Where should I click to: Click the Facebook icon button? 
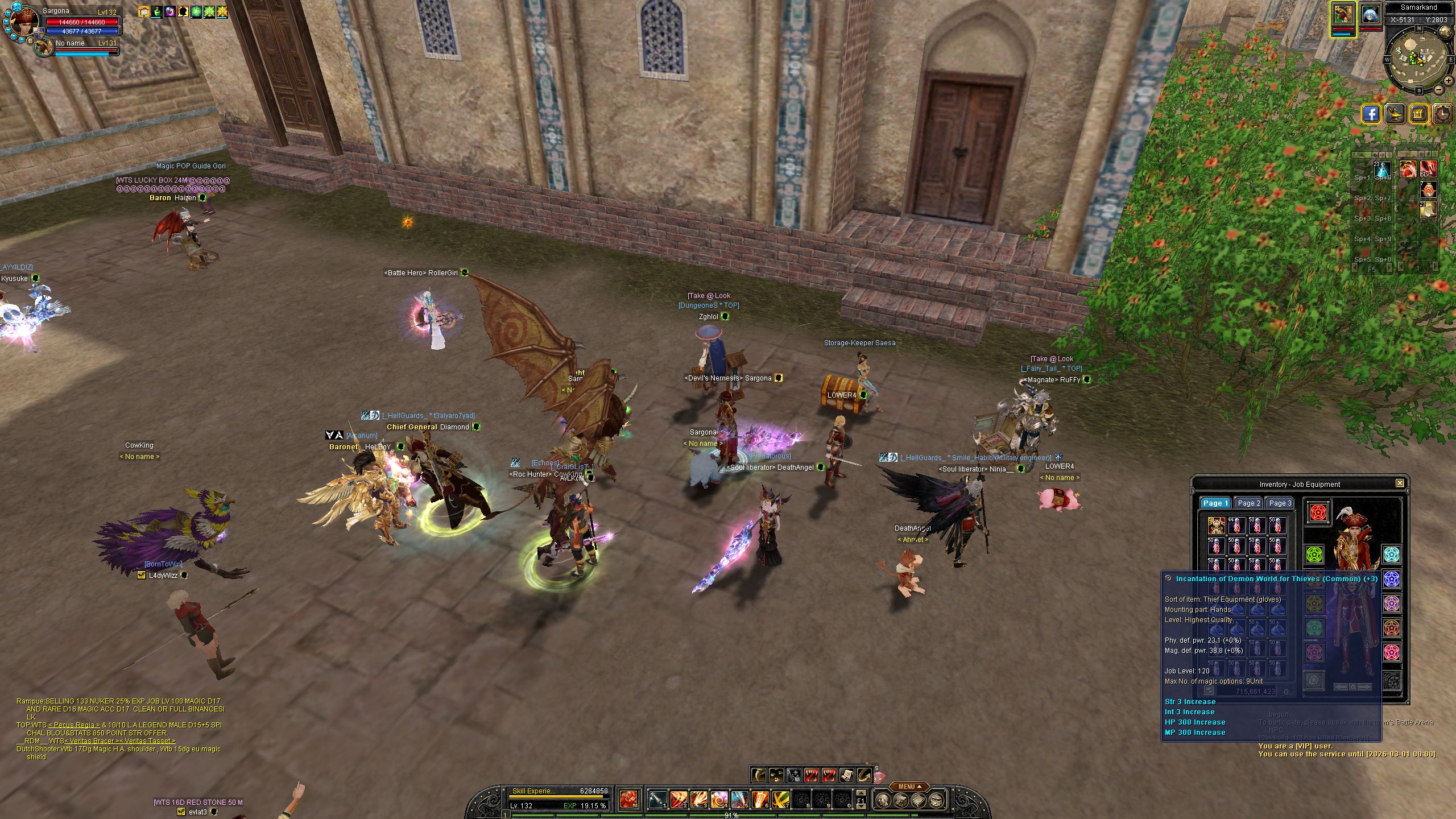point(1371,114)
